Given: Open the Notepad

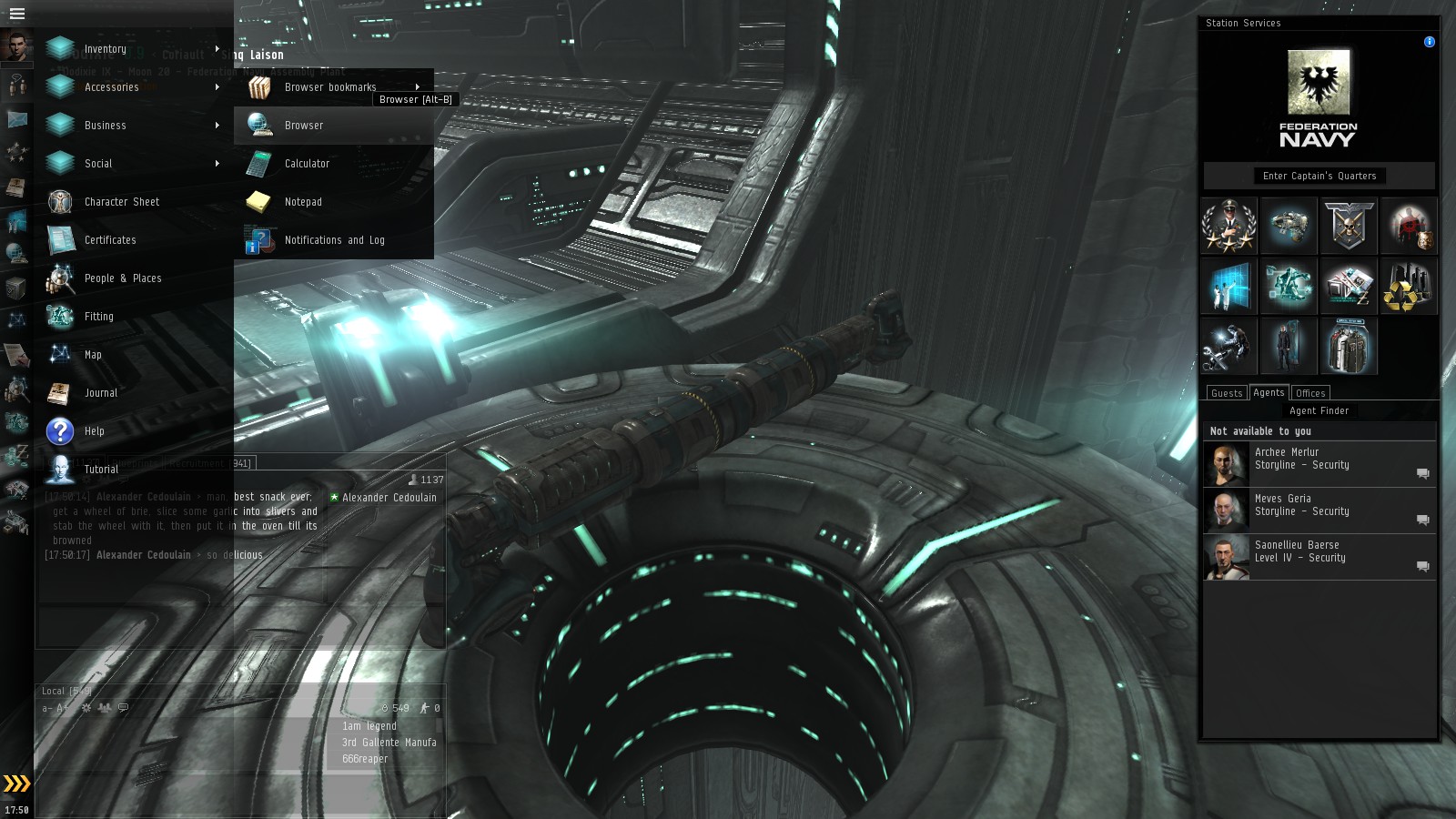Looking at the screenshot, I should pos(302,202).
